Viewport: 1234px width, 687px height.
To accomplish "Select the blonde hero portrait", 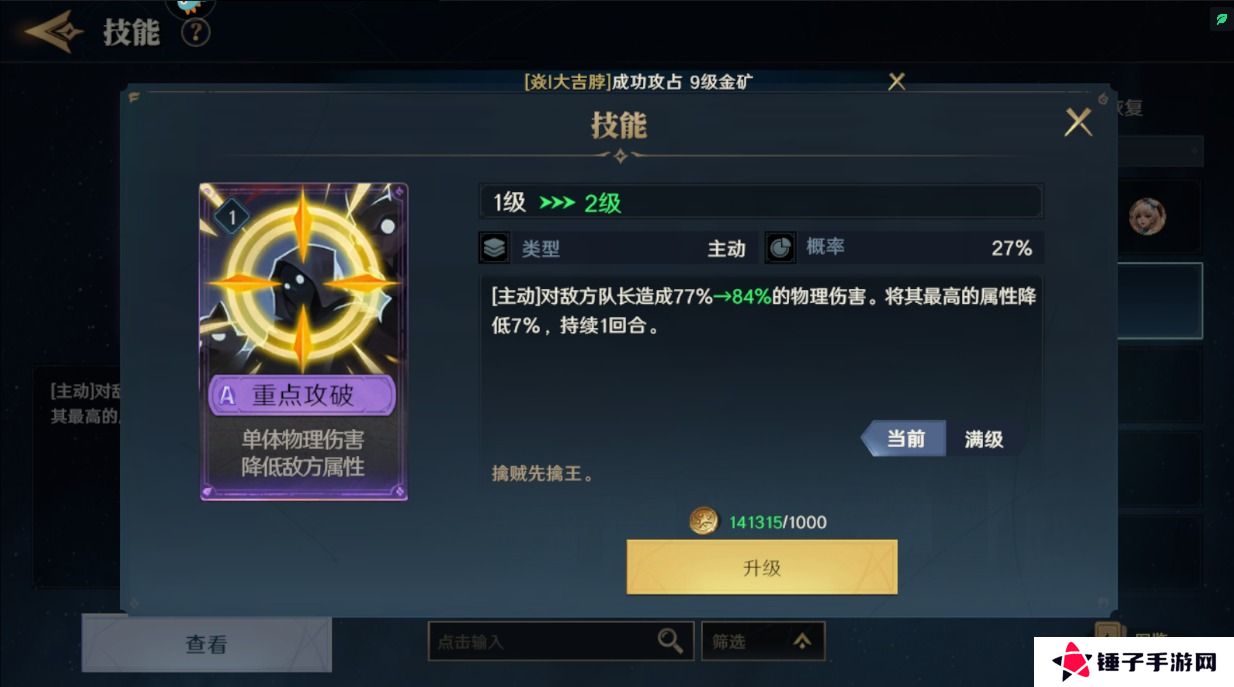I will (1146, 216).
